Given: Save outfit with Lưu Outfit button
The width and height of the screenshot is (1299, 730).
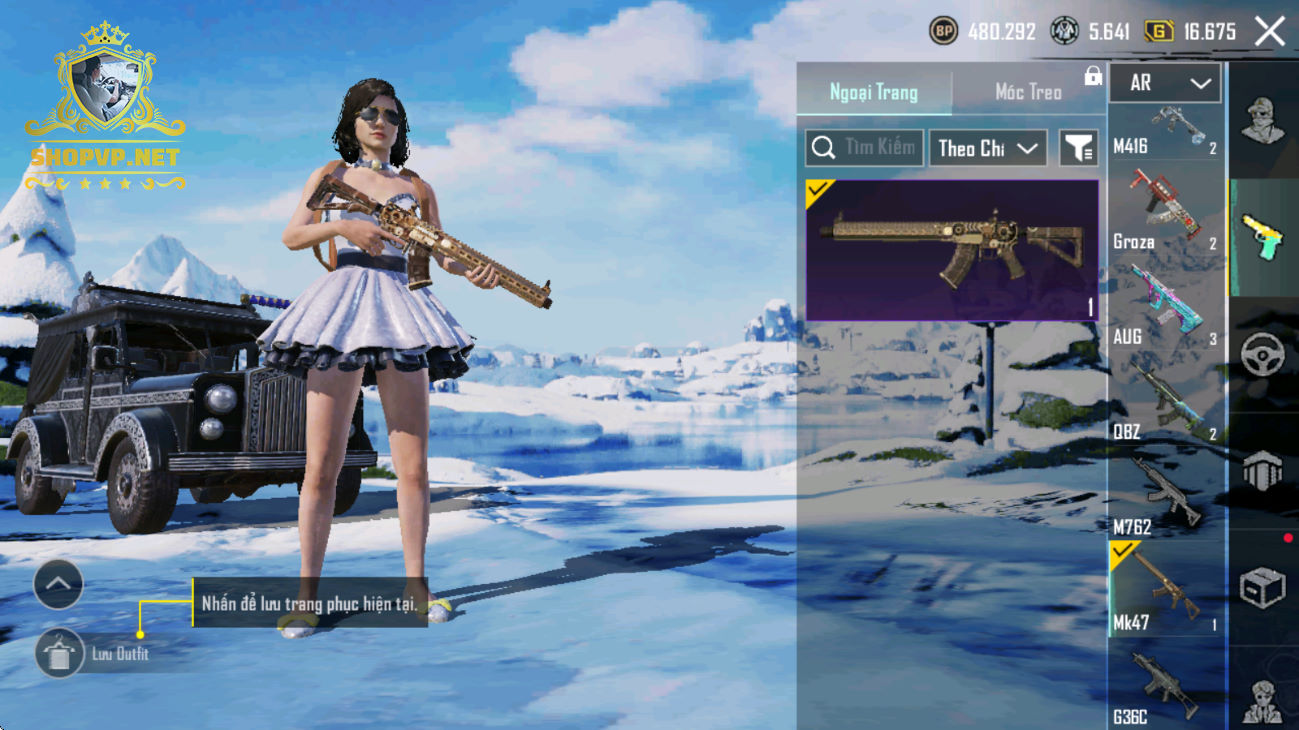Looking at the screenshot, I should (60, 654).
